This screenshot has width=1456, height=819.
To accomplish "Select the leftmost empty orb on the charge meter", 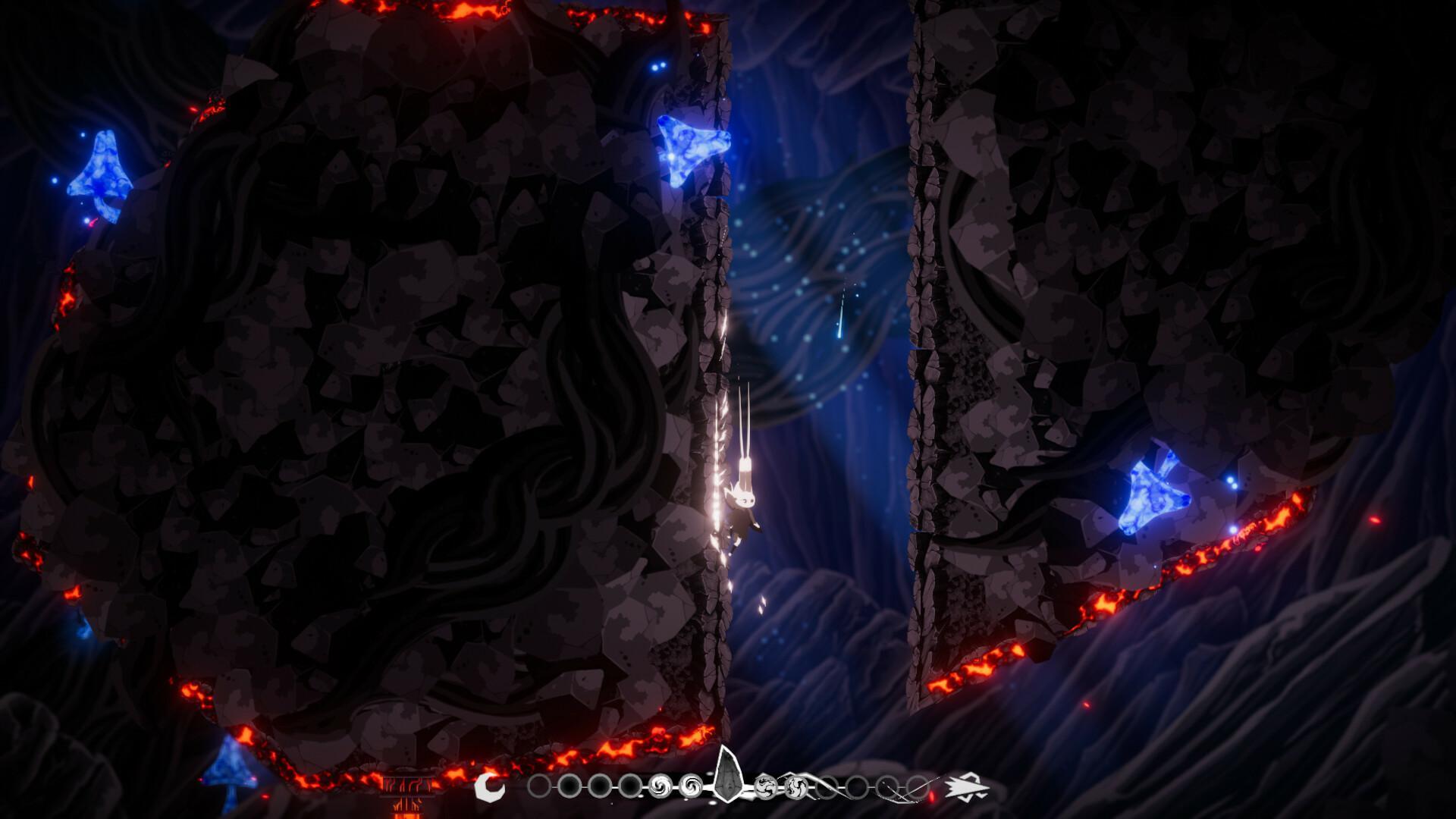I will 539,786.
